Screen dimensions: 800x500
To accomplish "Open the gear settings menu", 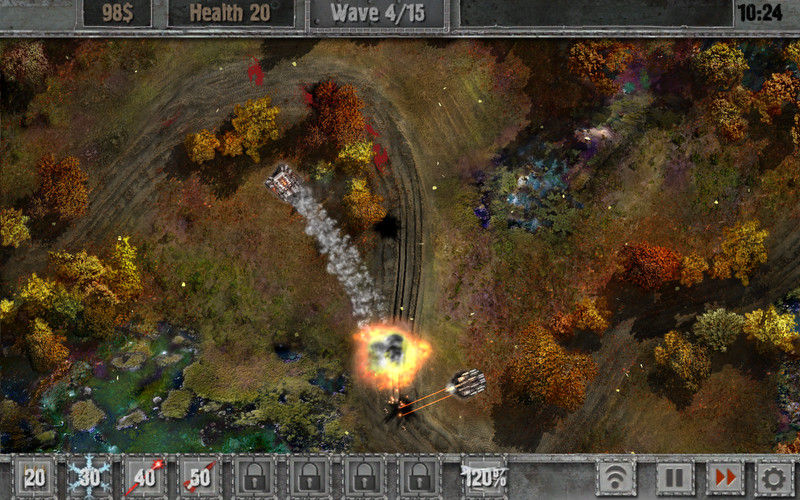I will 774,478.
